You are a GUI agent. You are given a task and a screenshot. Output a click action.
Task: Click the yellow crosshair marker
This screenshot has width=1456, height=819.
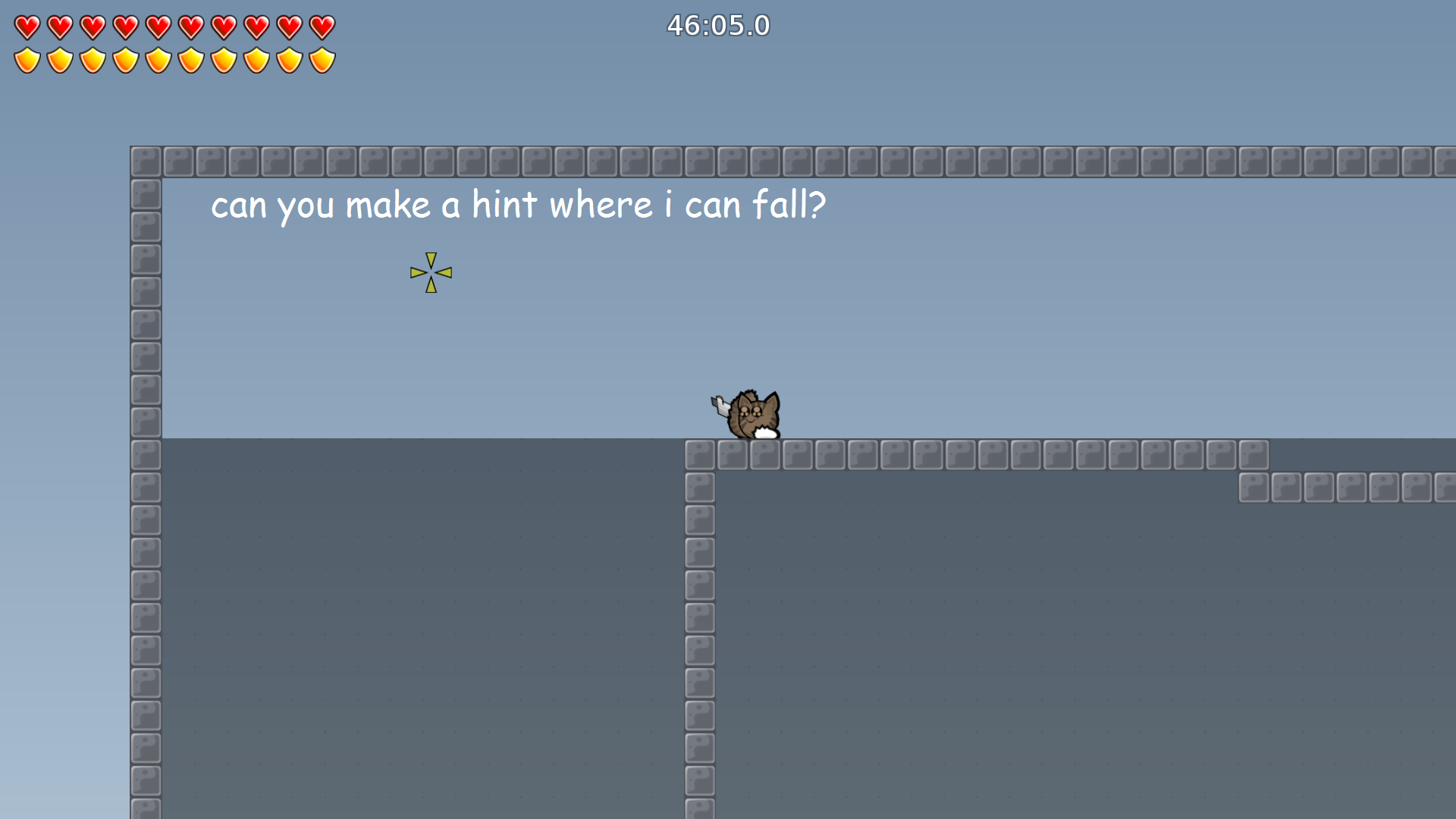[x=430, y=271]
